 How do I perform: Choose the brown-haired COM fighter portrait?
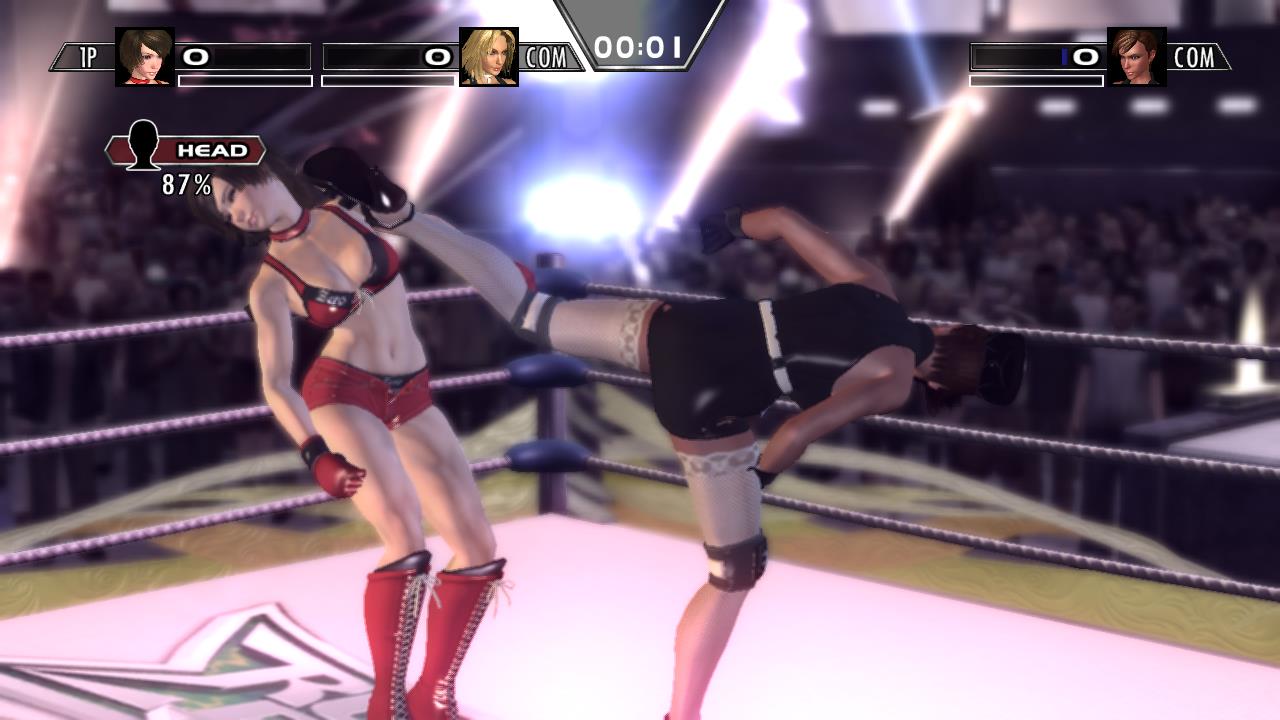1137,57
